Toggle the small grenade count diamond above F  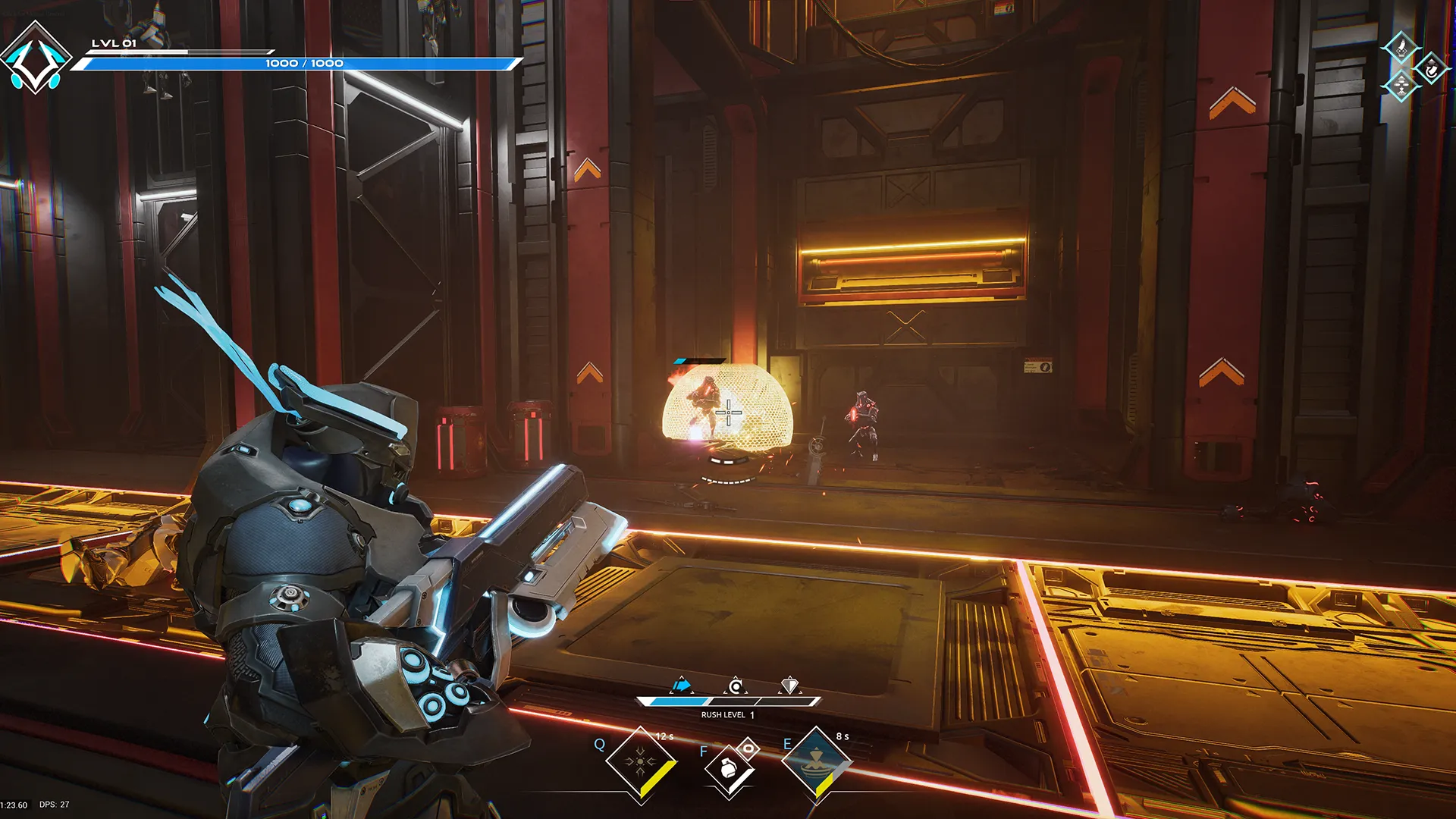(748, 748)
